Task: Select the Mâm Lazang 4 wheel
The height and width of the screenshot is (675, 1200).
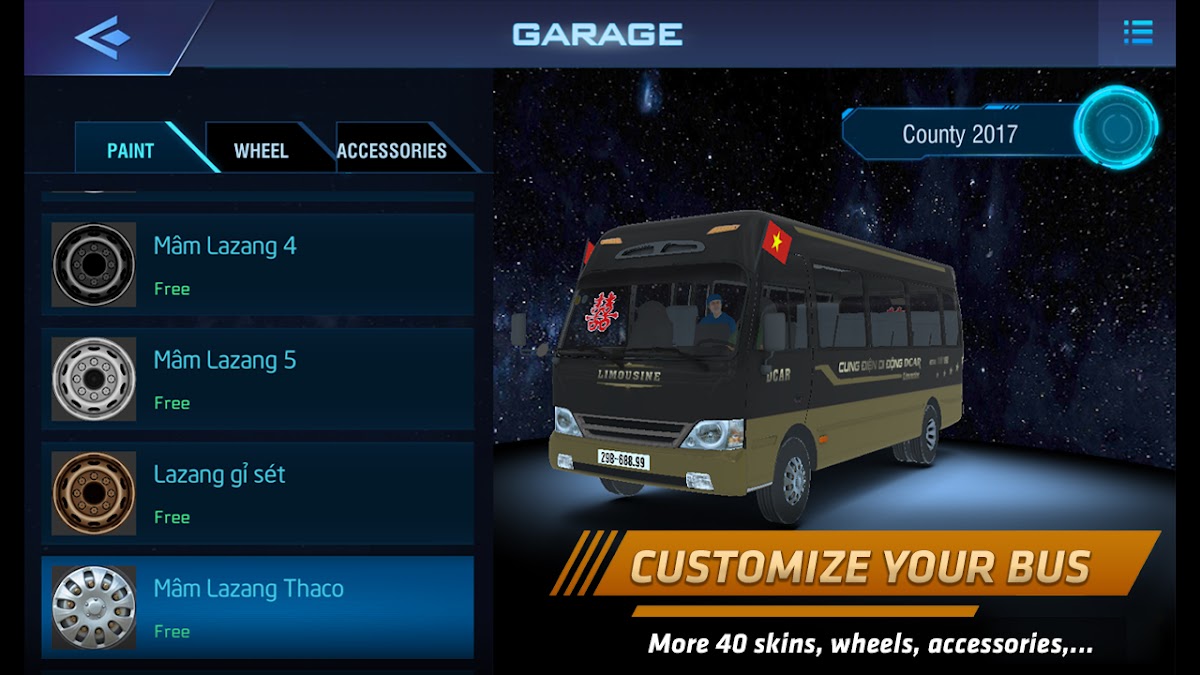Action: point(258,265)
